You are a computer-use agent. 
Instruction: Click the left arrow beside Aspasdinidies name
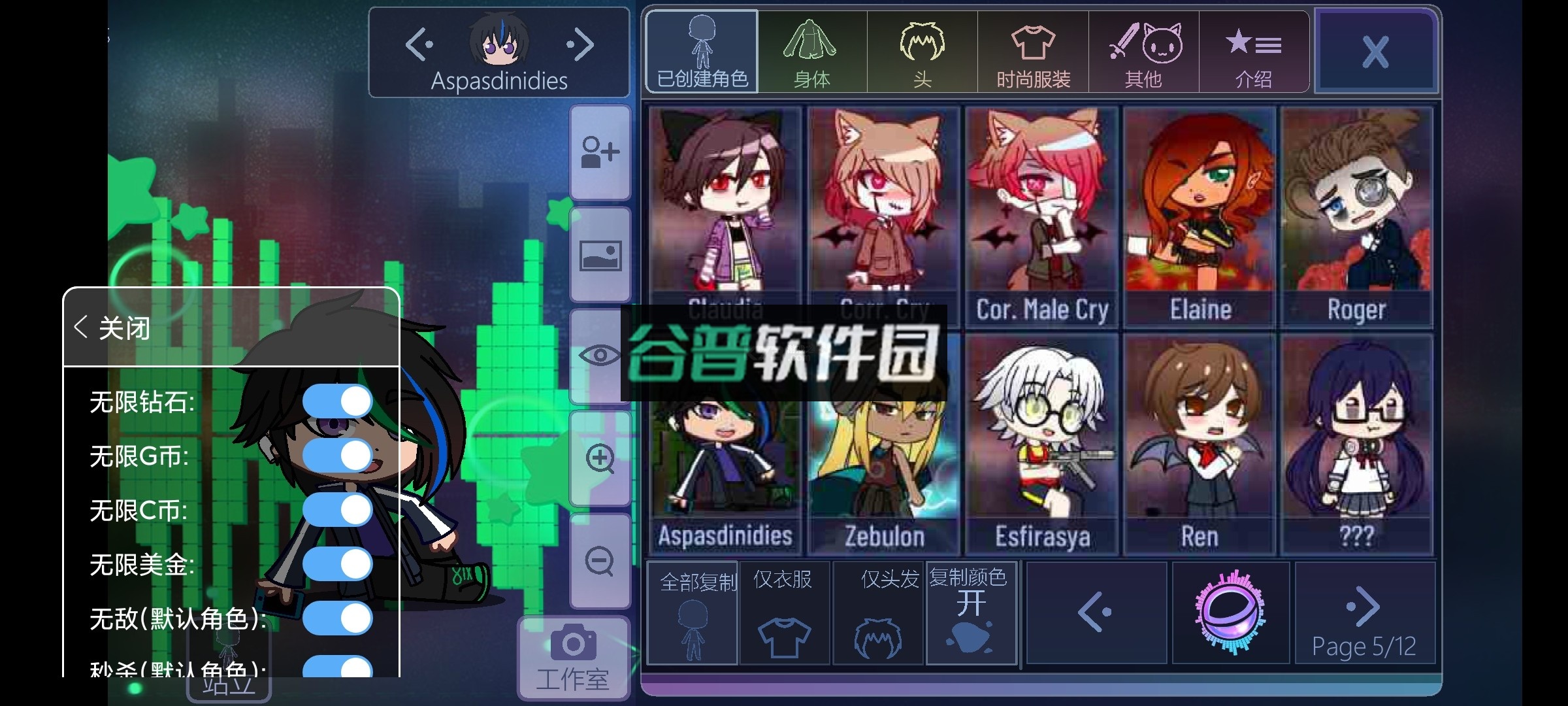419,44
